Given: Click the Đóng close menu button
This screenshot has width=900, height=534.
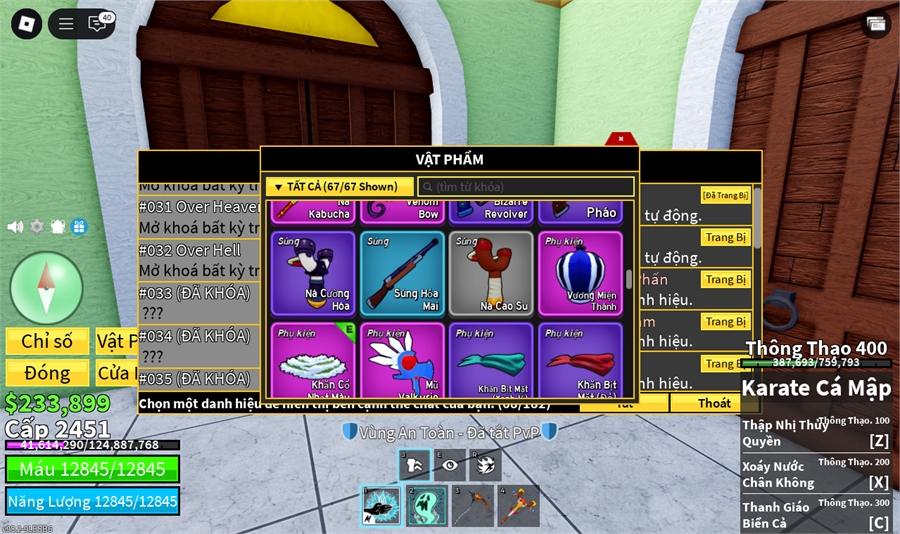Looking at the screenshot, I should [x=46, y=373].
